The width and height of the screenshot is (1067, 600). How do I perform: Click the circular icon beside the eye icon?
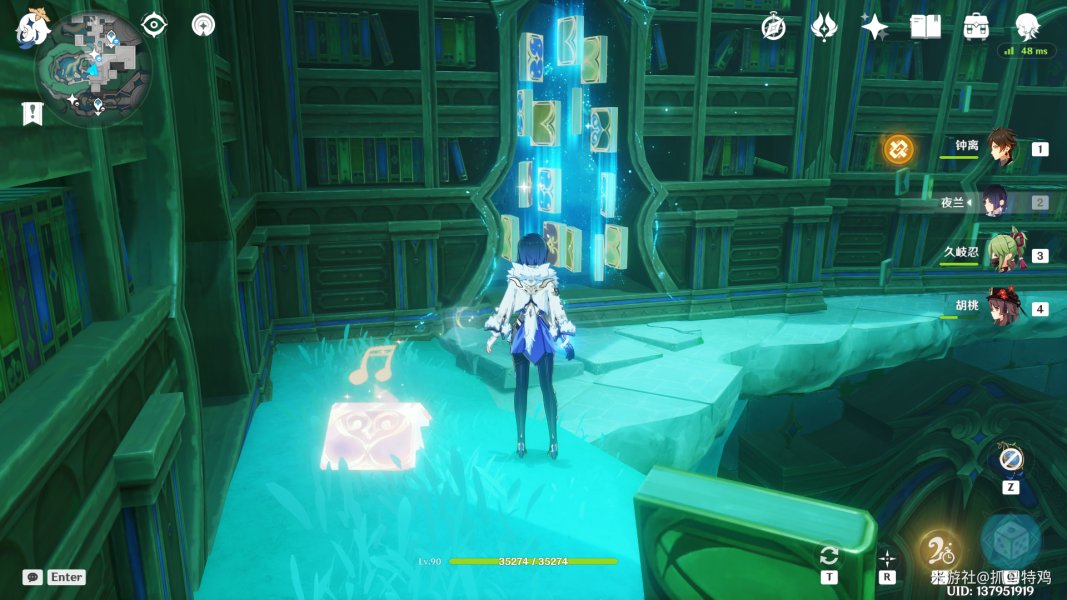point(203,24)
